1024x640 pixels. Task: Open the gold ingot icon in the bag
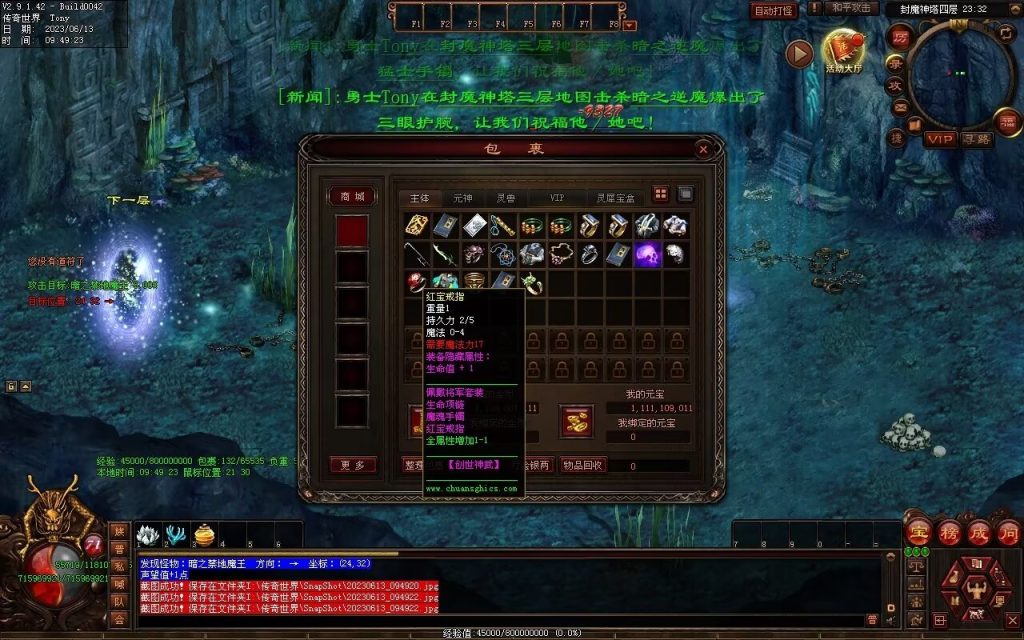click(577, 423)
